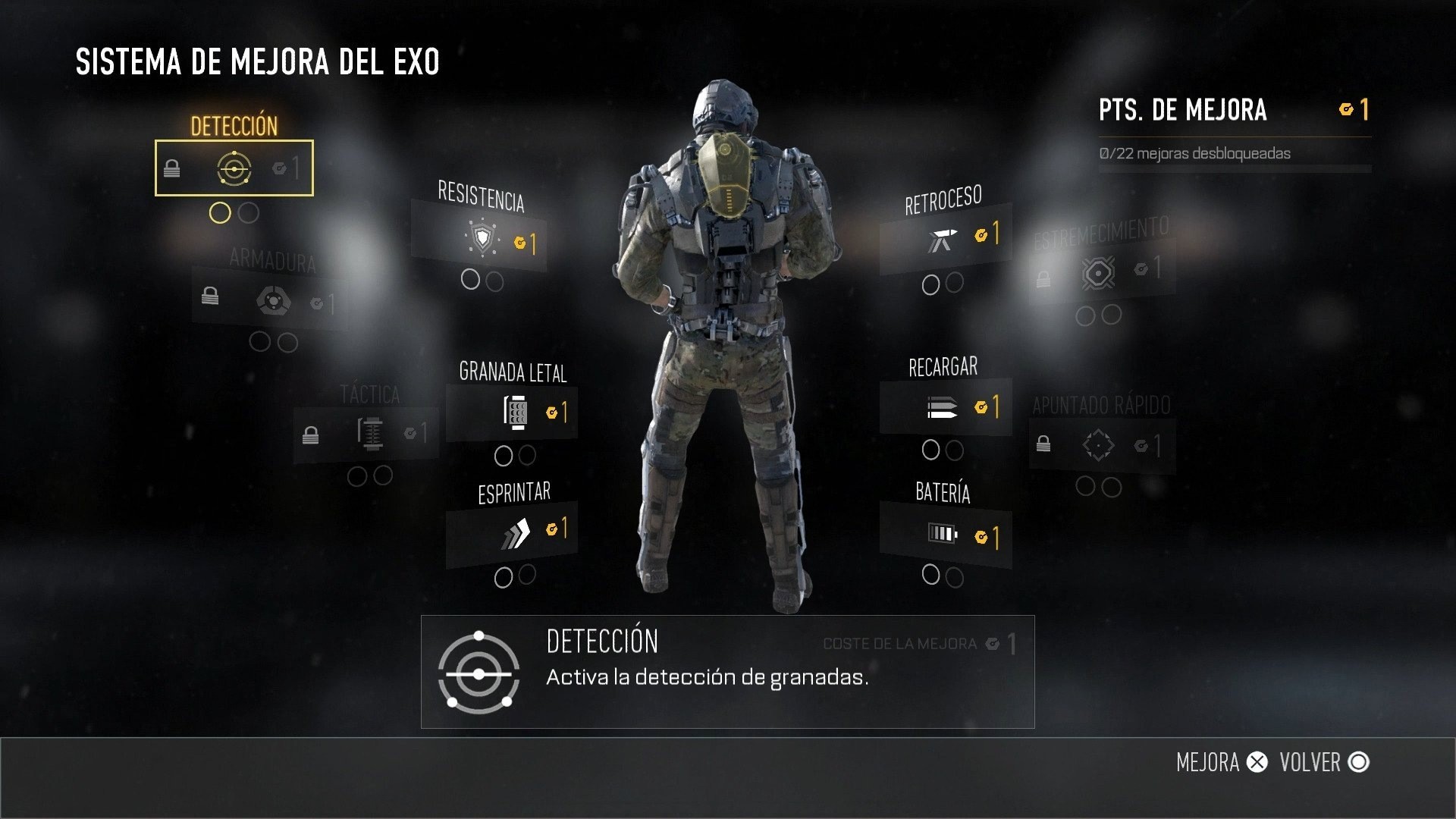Click the first upgrade dot under Detección
This screenshot has height=819, width=1456.
click(221, 213)
